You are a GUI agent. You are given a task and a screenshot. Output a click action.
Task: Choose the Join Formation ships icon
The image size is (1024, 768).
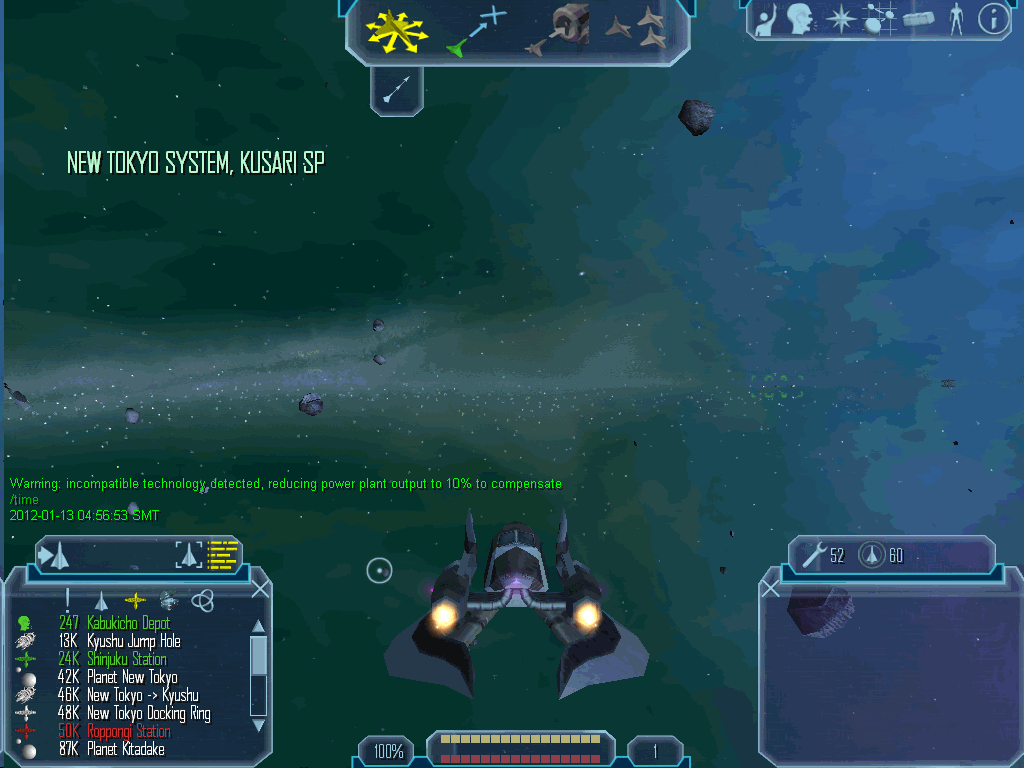coord(636,29)
